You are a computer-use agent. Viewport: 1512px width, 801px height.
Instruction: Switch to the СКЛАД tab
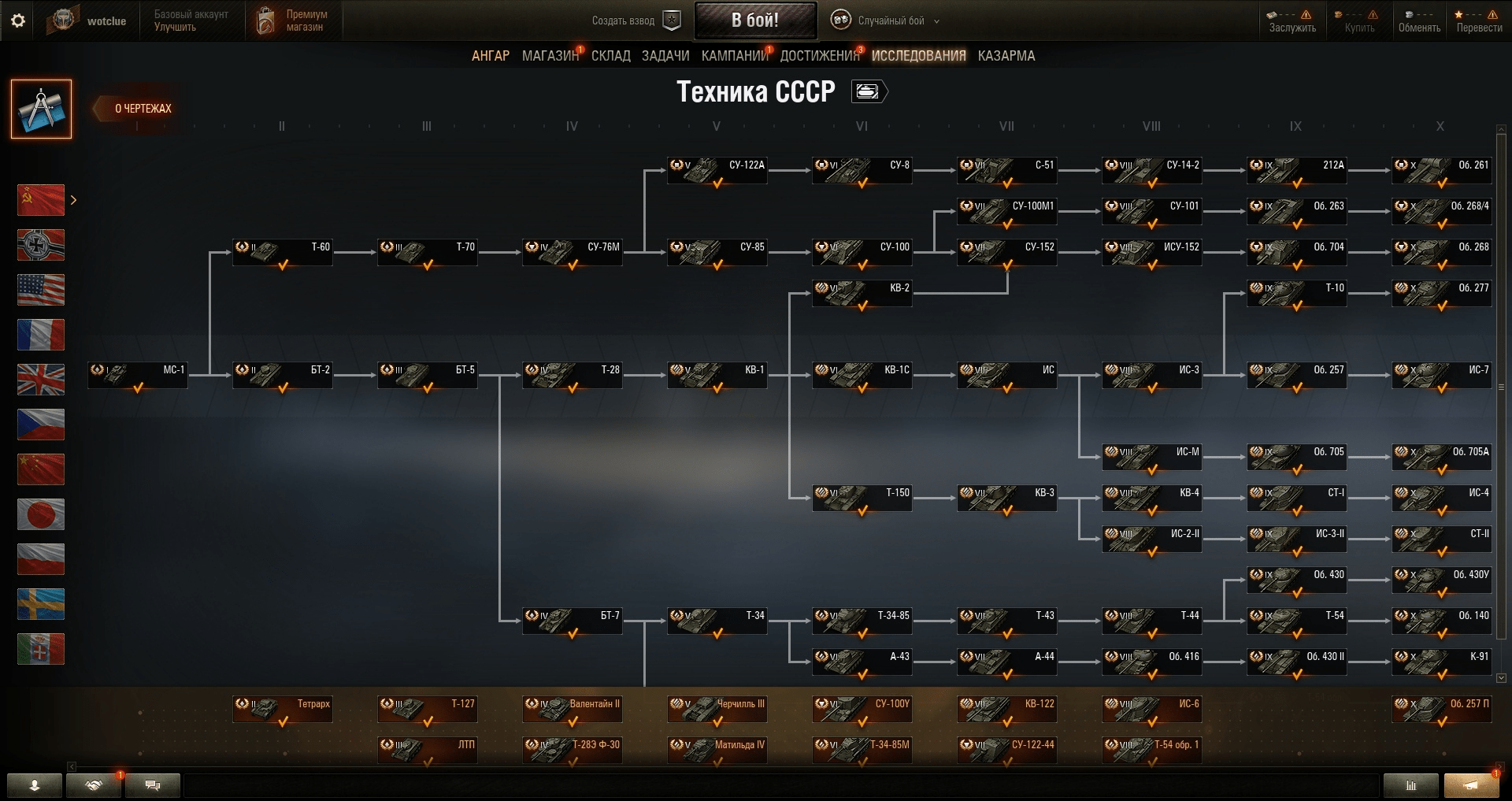(x=611, y=55)
